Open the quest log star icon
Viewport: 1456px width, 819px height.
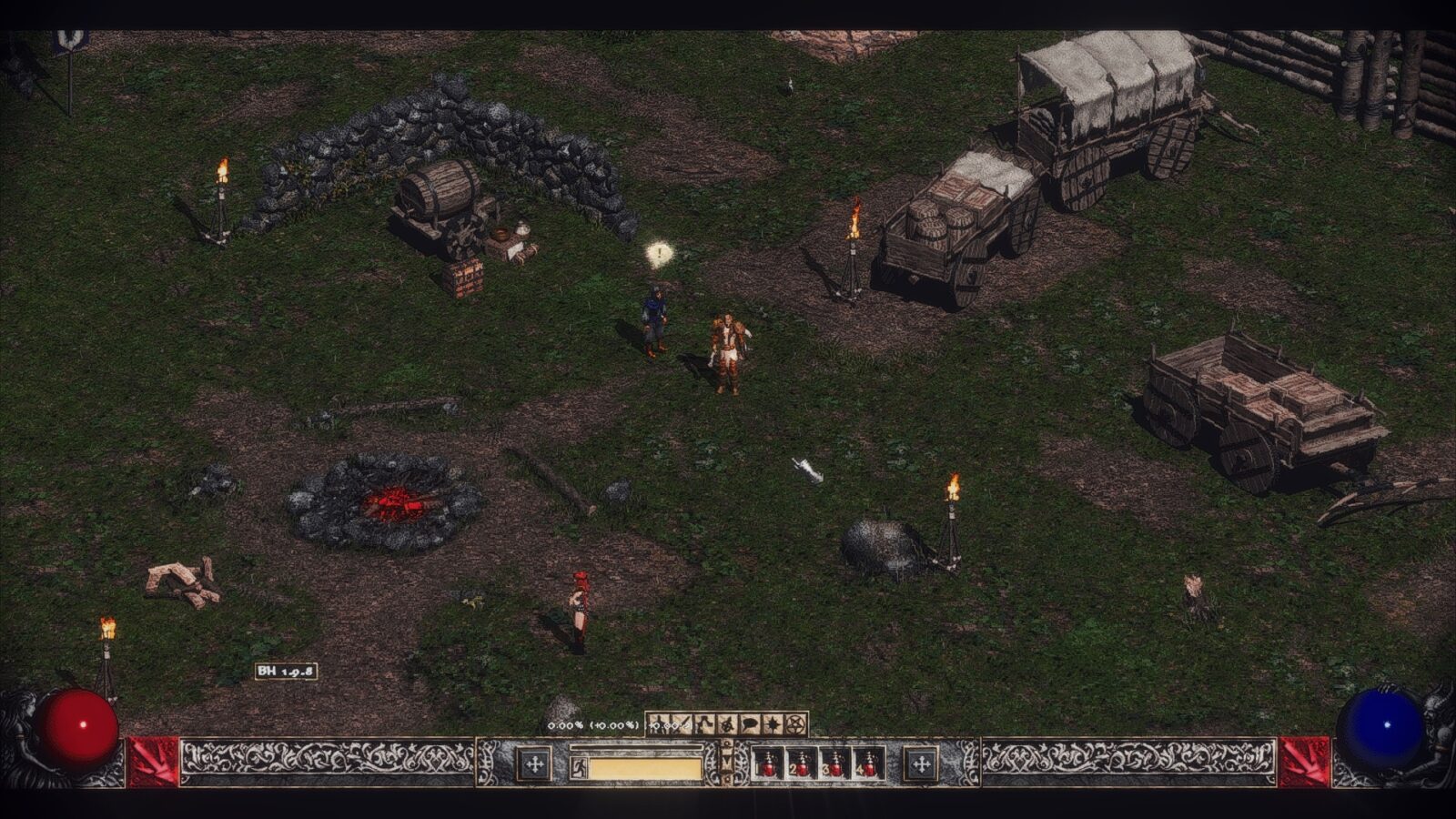tap(773, 724)
